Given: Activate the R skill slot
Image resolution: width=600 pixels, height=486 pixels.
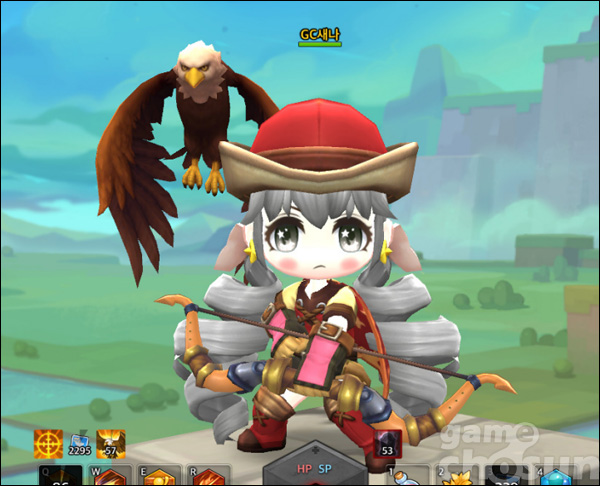Looking at the screenshot, I should click(x=208, y=477).
